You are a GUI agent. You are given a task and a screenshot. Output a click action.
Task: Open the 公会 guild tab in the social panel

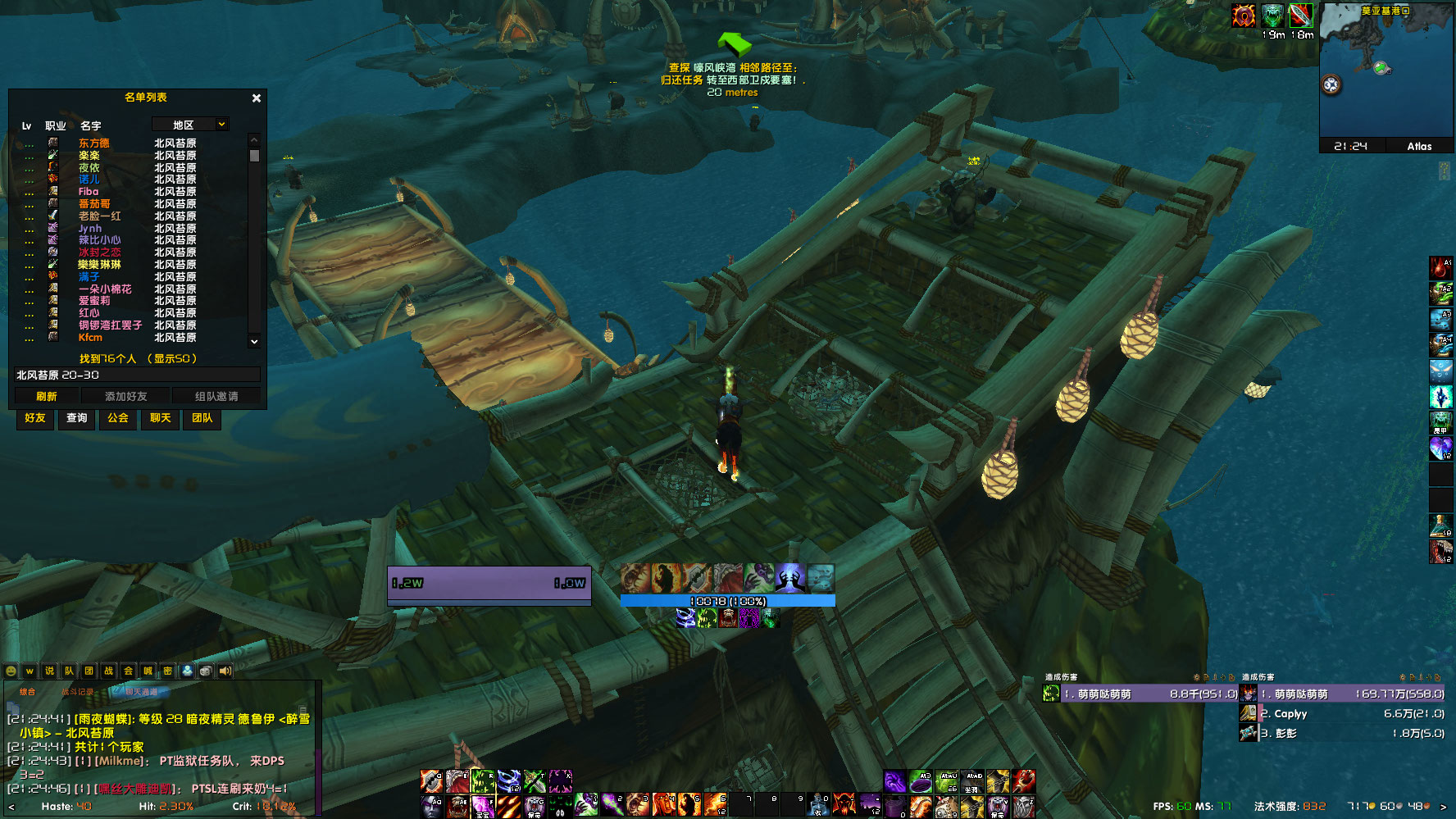click(x=117, y=420)
